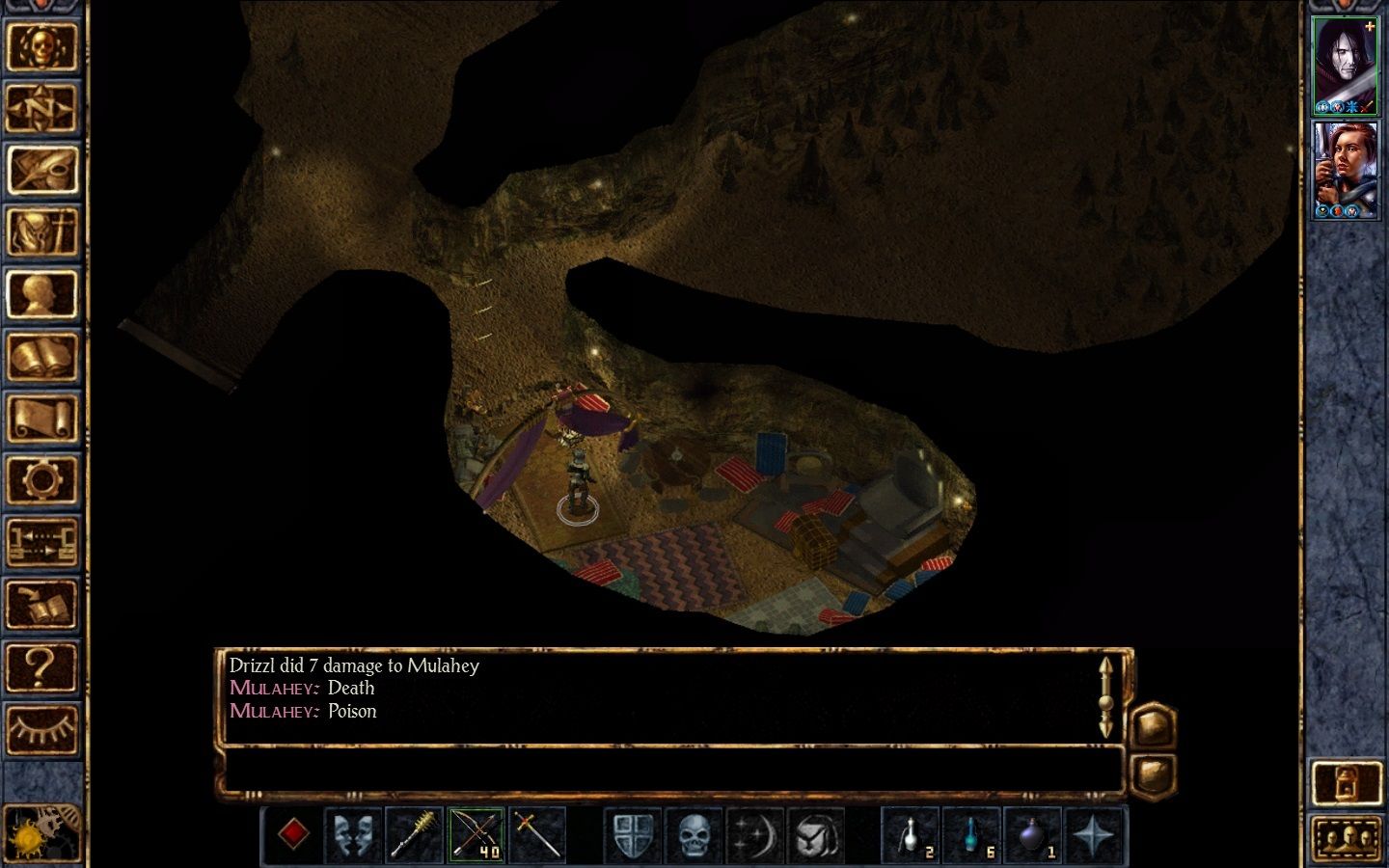This screenshot has height=868, width=1389.
Task: Click the question mark help button
Action: [x=41, y=665]
